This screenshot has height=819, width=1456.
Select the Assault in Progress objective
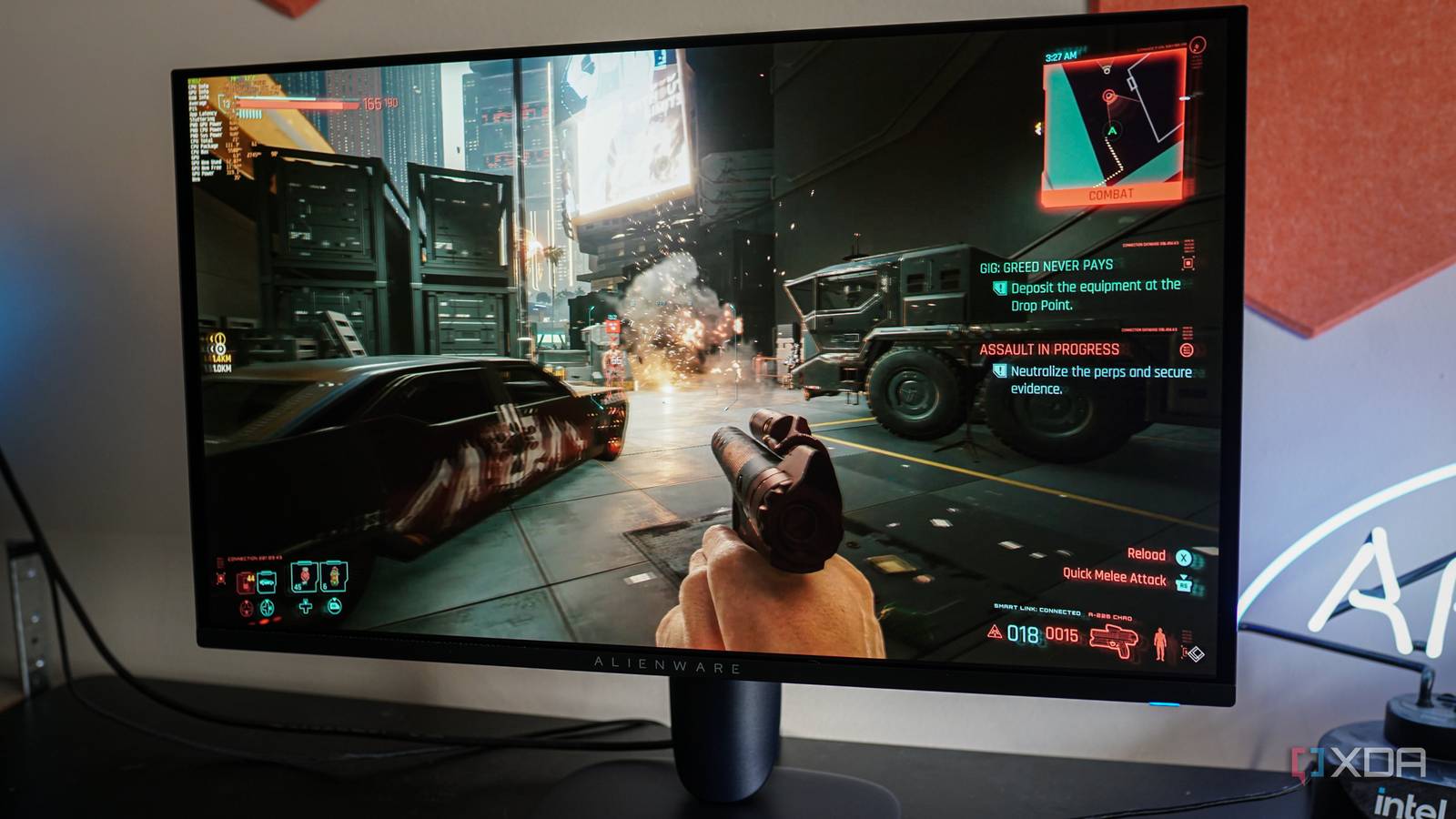coord(1049,349)
